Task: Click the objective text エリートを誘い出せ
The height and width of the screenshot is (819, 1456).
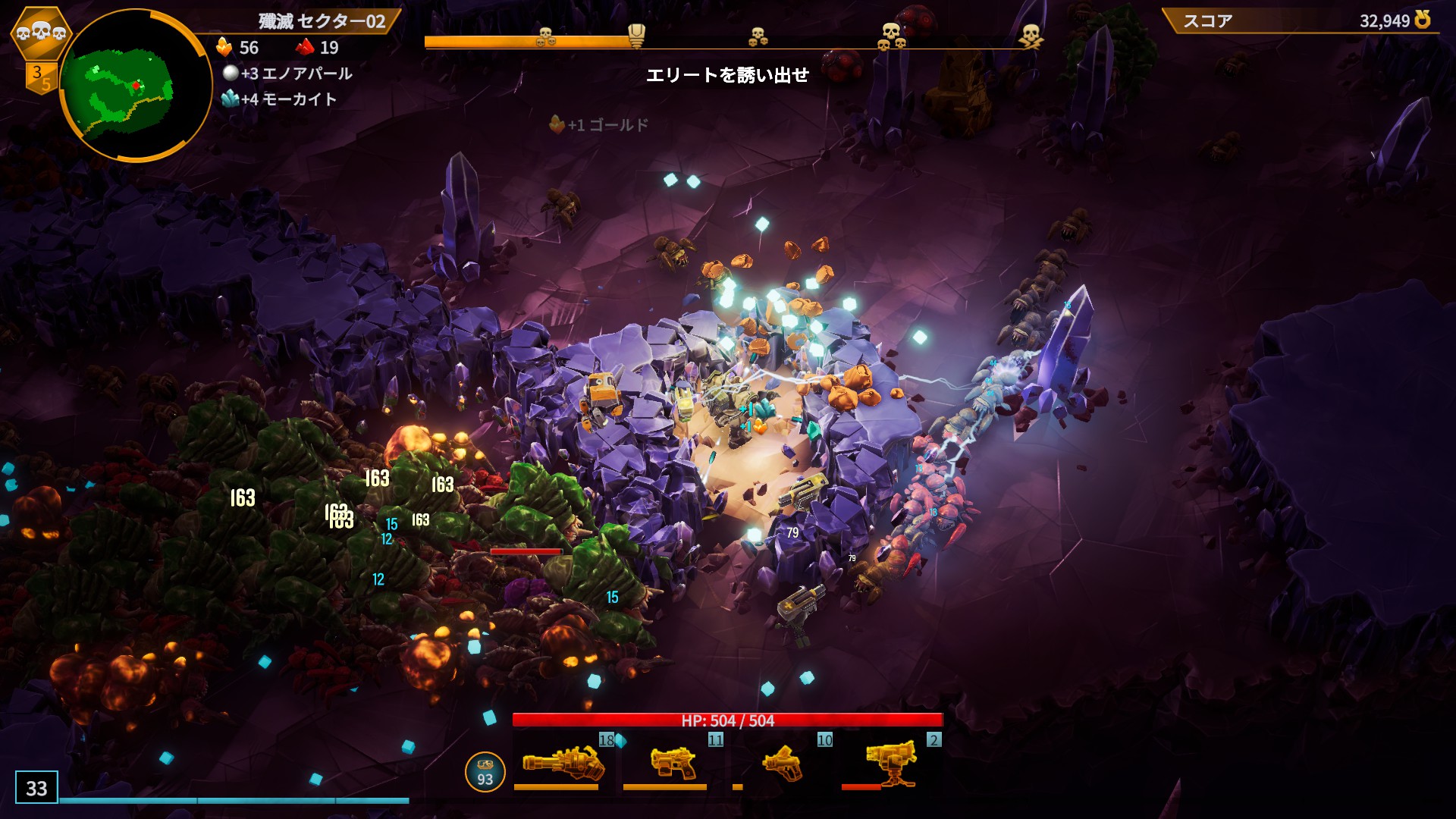Action: click(726, 76)
